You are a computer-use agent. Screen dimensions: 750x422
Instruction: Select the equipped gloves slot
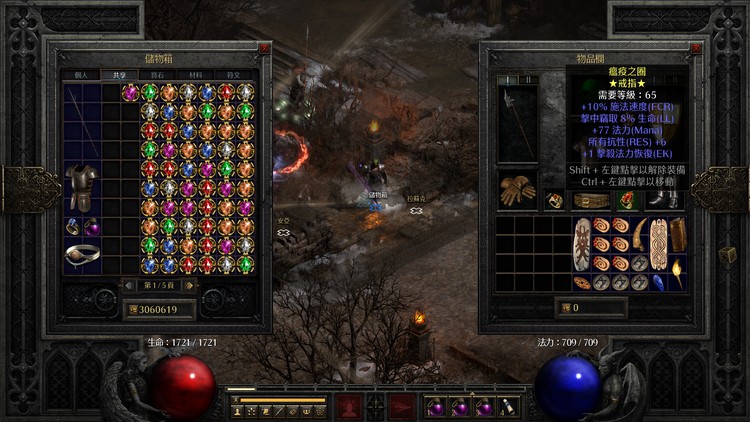pyautogui.click(x=517, y=190)
